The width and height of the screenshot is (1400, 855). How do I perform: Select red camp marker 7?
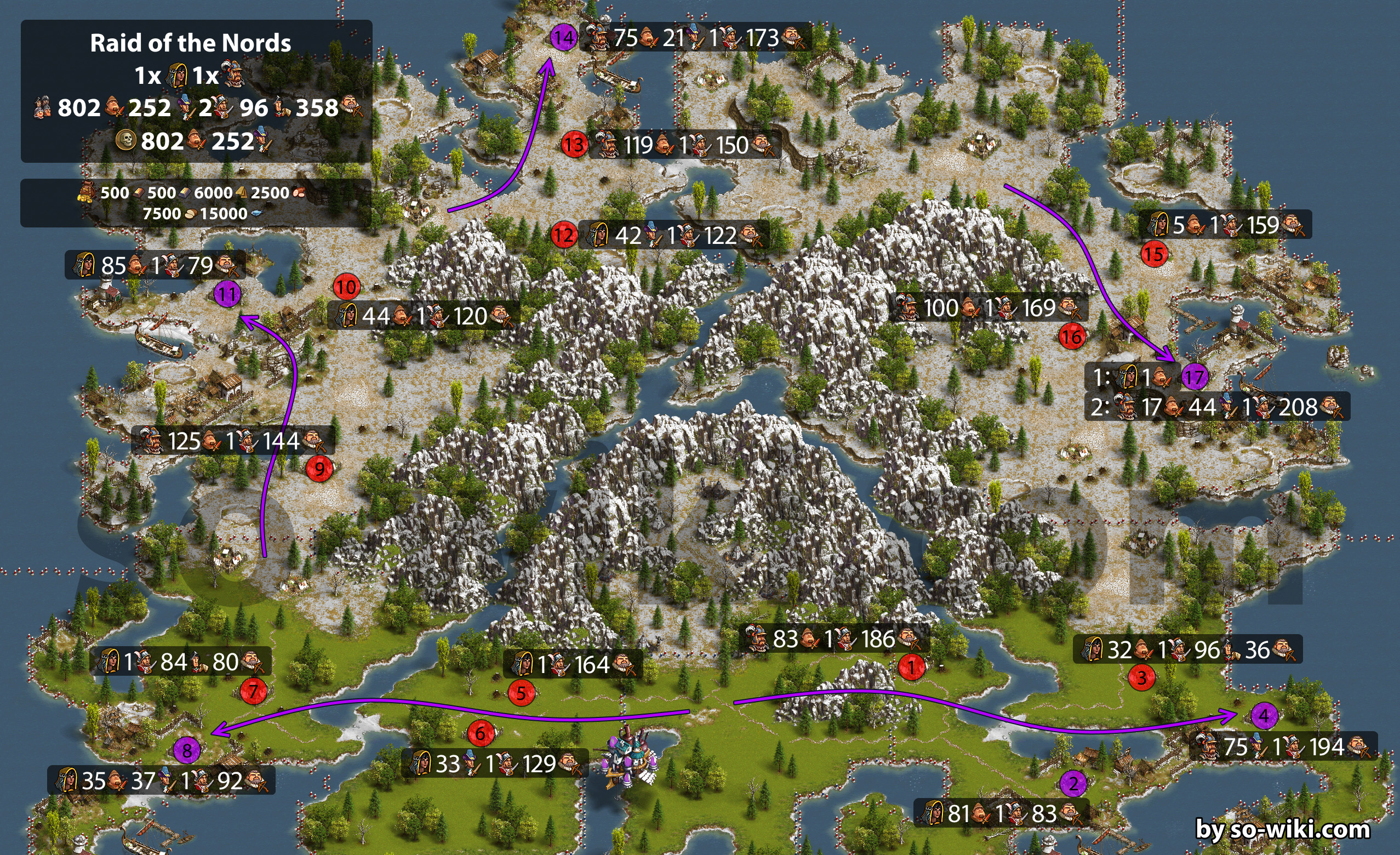tap(253, 691)
